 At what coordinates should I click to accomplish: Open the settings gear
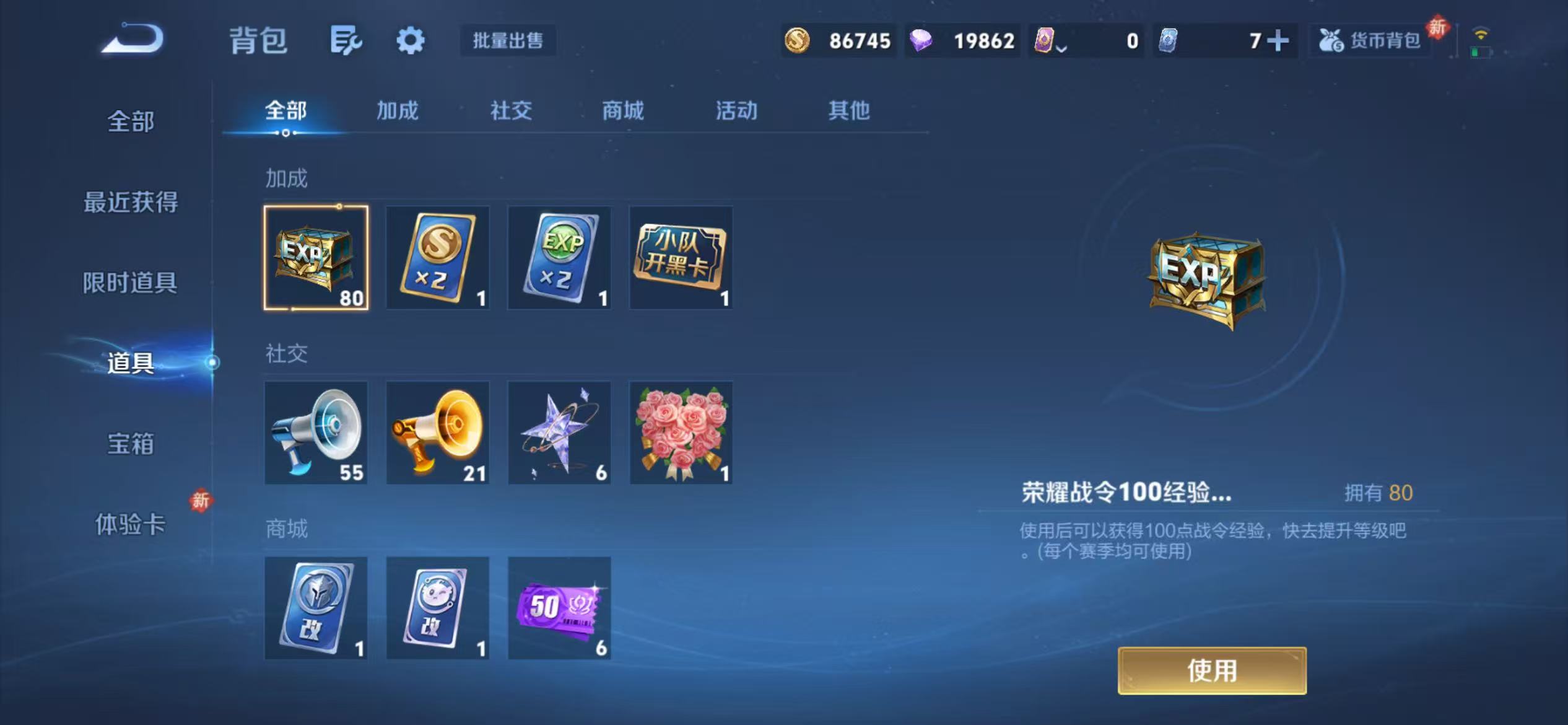(x=410, y=40)
